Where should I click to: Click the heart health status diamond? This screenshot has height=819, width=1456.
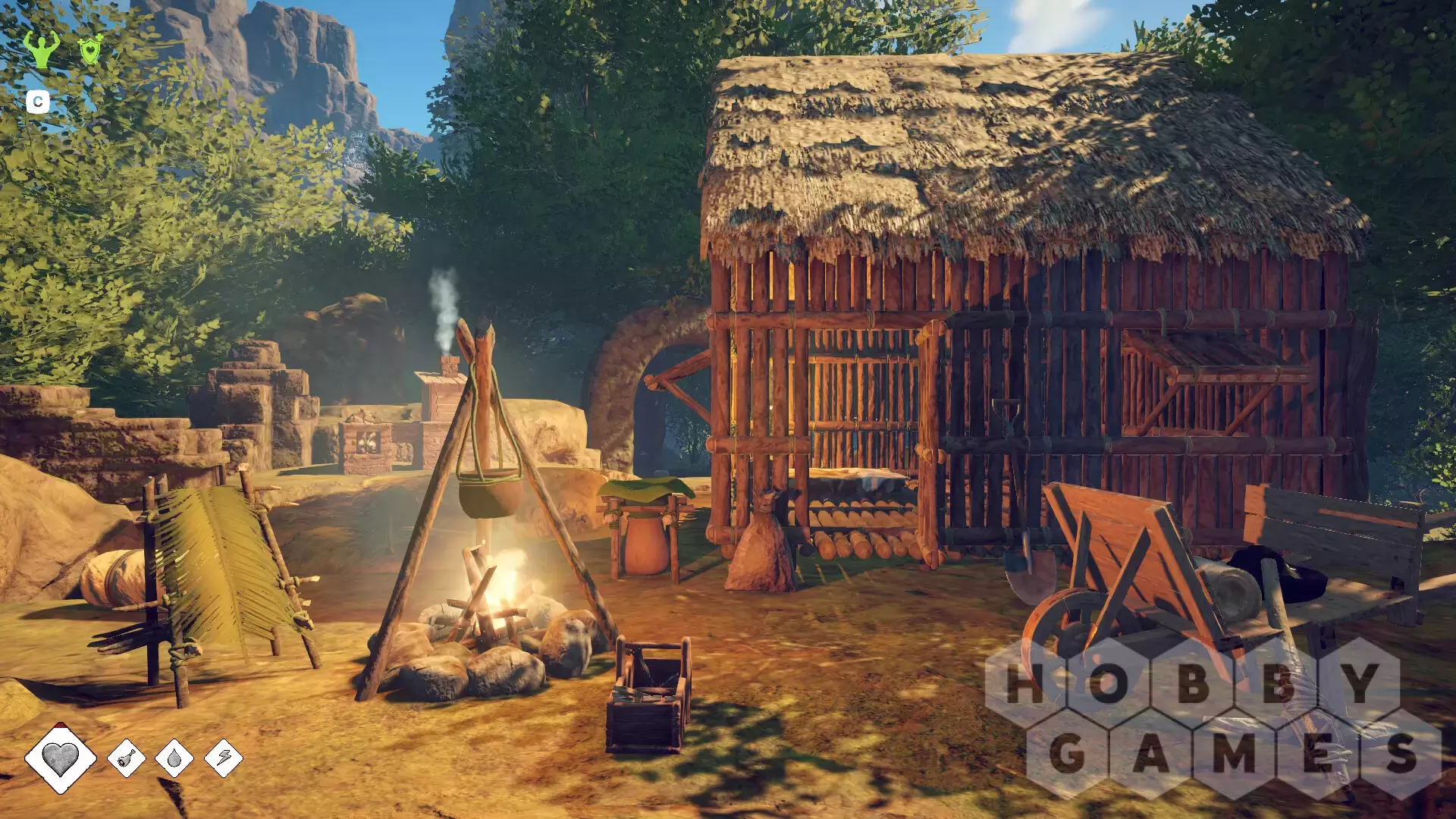click(61, 757)
